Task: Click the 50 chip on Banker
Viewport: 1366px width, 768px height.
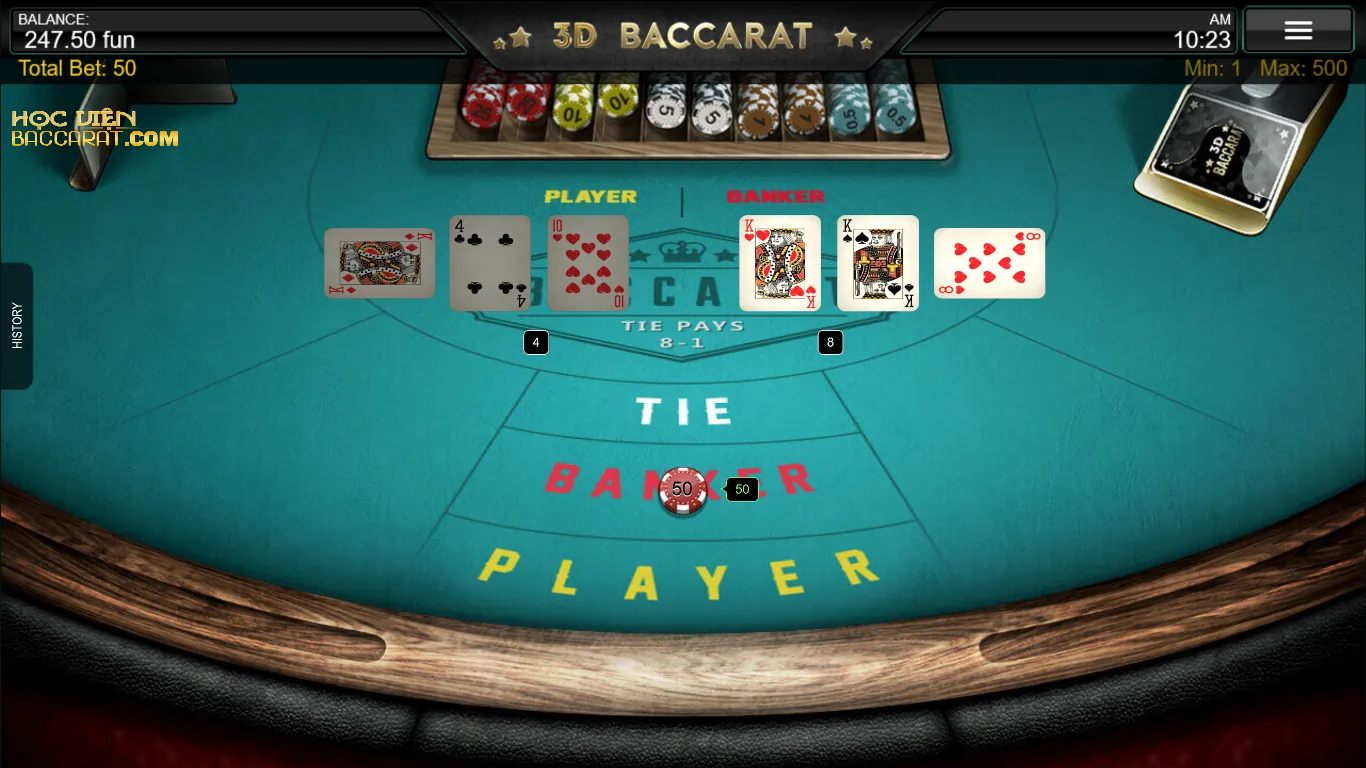Action: (682, 490)
